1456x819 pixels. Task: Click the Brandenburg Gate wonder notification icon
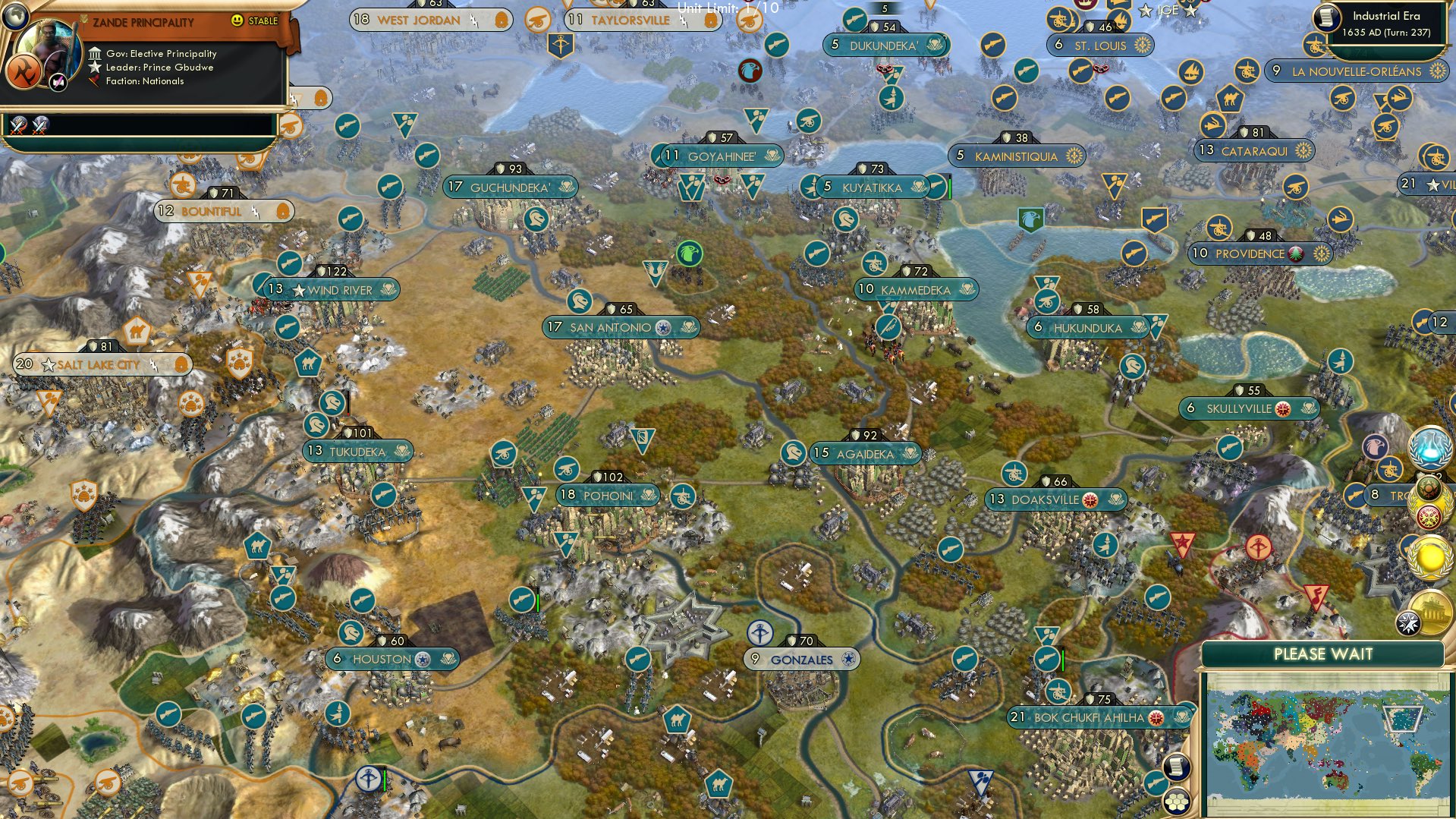1432,610
